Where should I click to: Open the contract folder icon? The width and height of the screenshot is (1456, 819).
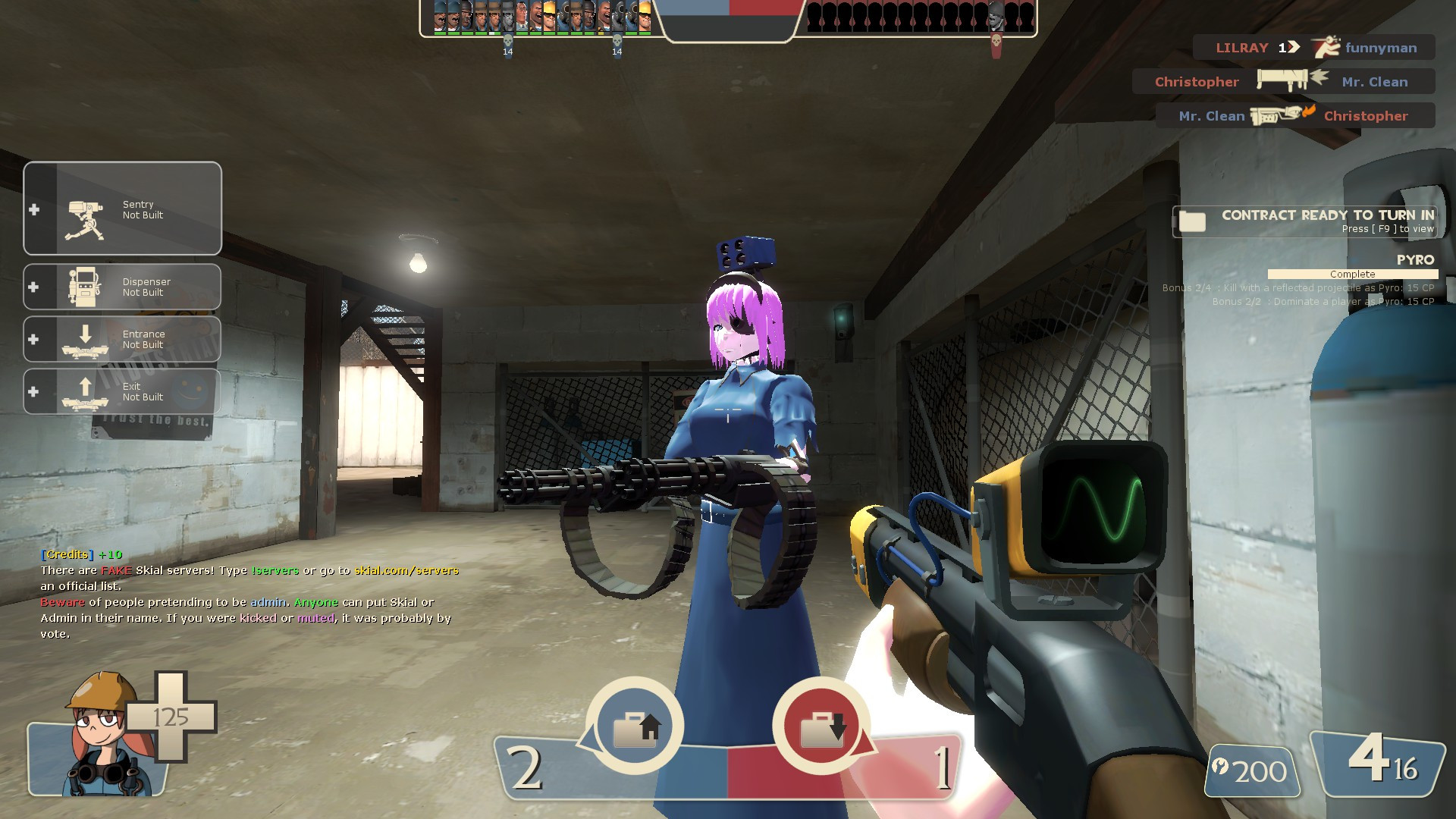[x=1193, y=221]
